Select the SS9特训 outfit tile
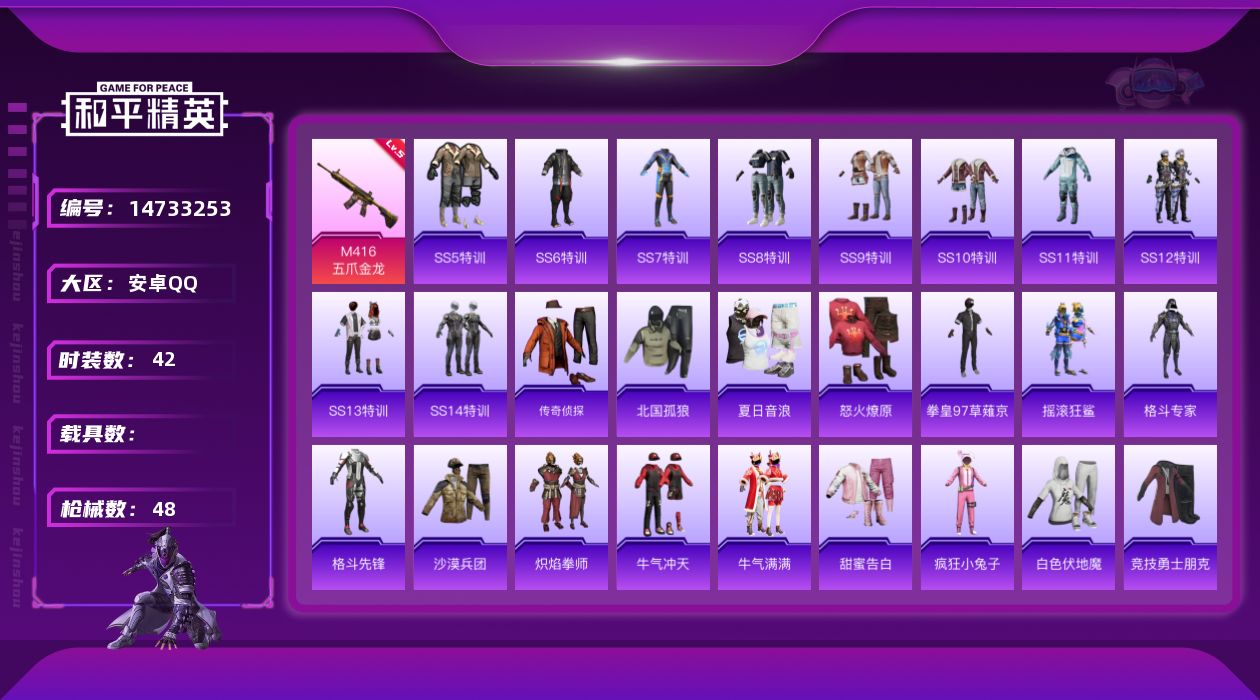 click(x=865, y=211)
